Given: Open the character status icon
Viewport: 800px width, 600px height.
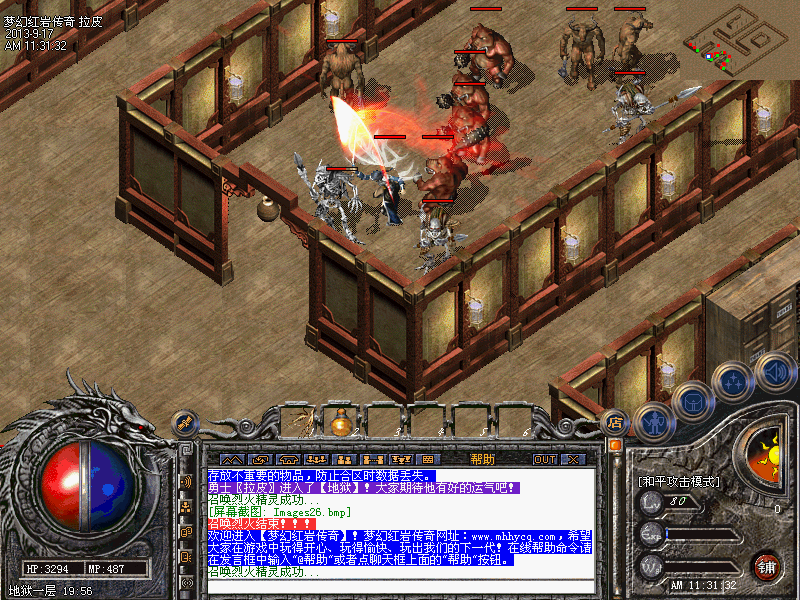Looking at the screenshot, I should (x=653, y=422).
